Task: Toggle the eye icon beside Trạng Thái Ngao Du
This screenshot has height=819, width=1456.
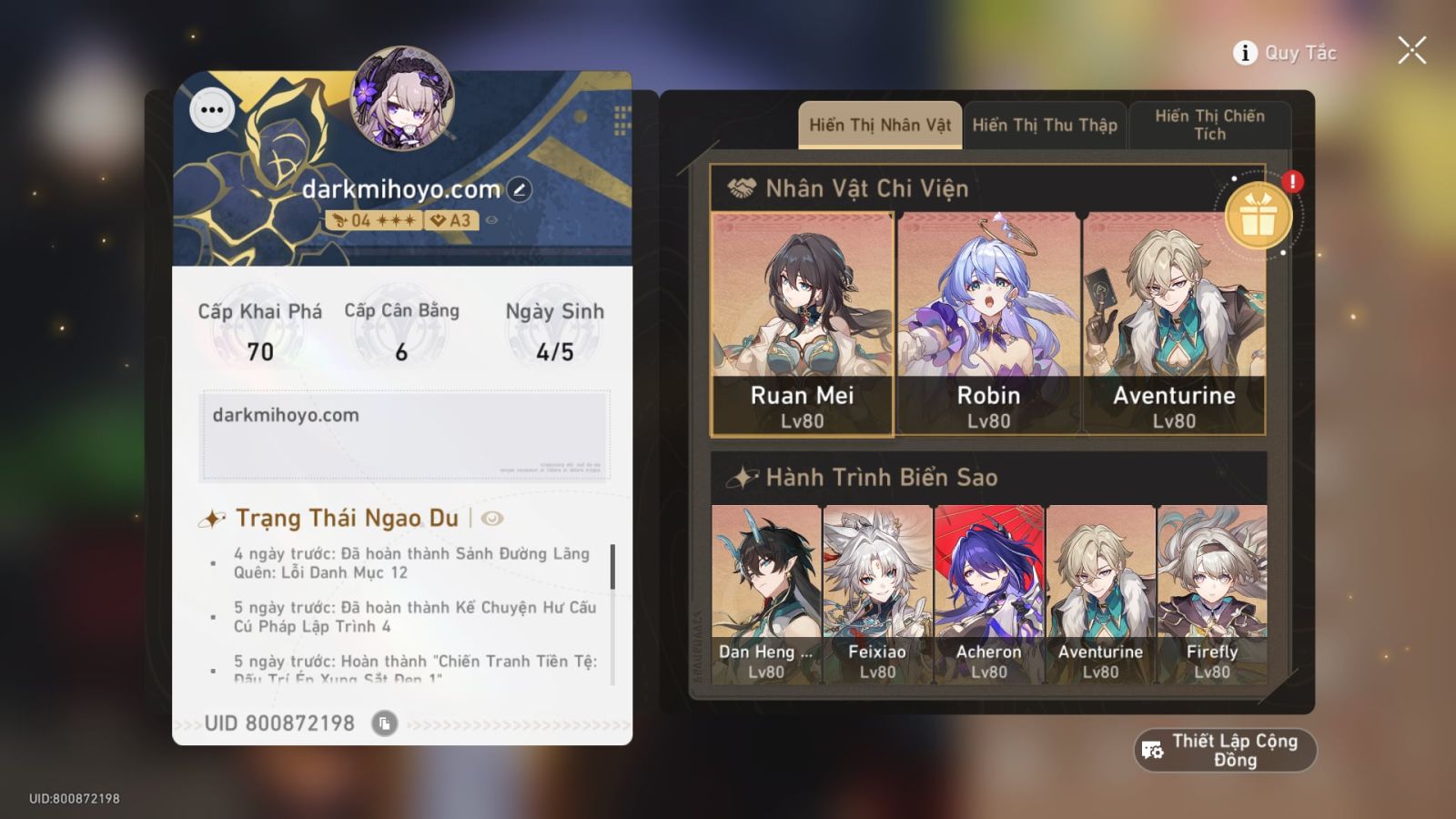Action: click(491, 518)
